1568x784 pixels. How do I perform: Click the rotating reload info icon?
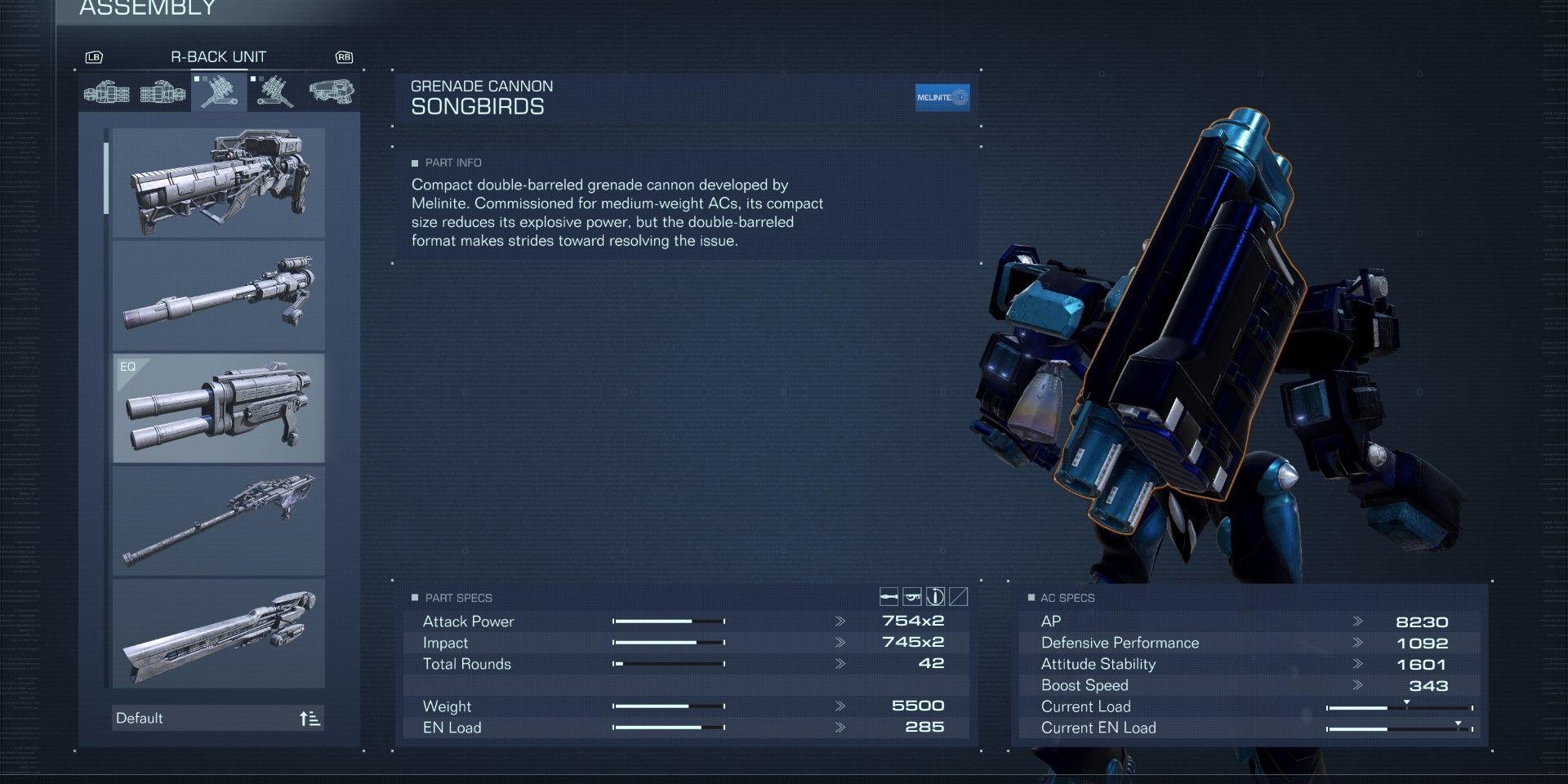coord(935,598)
